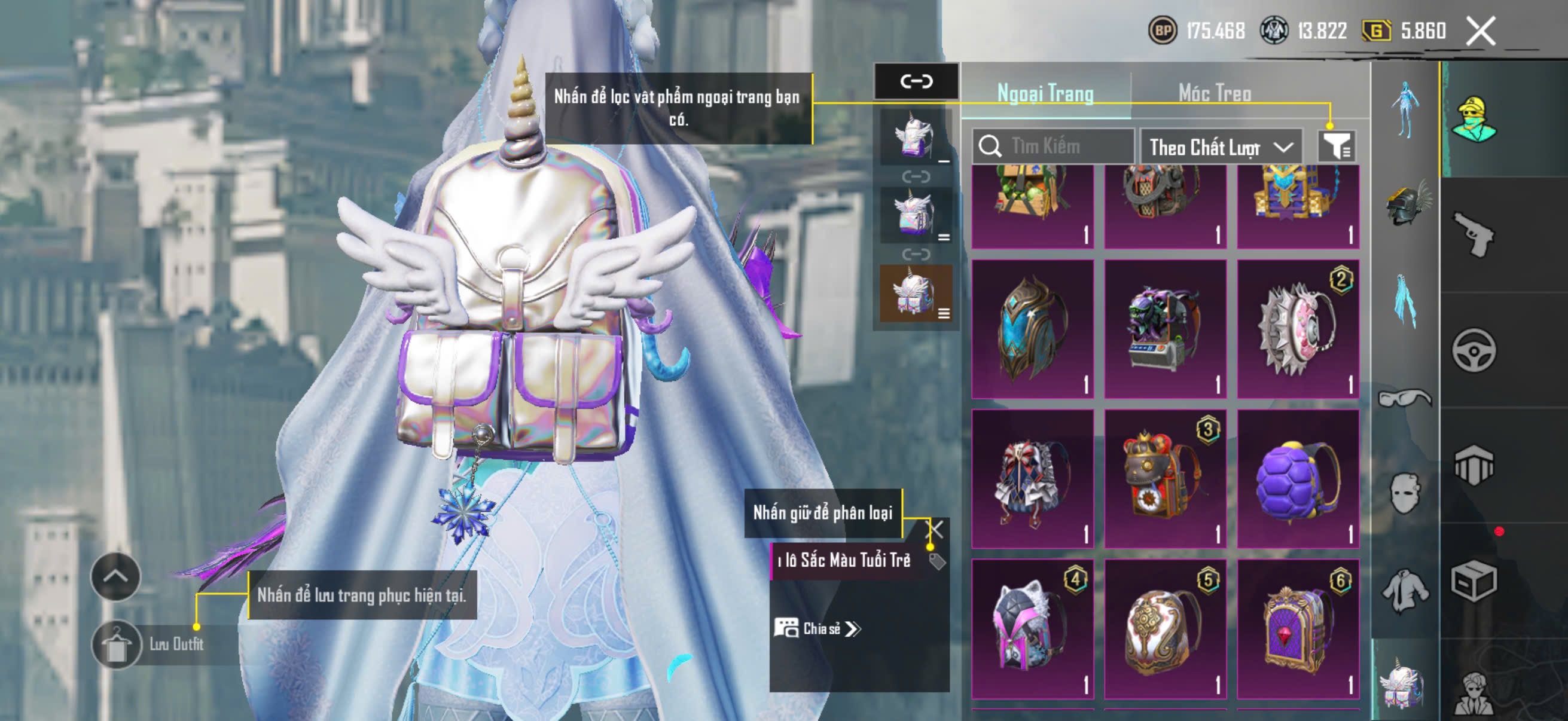
Task: Select the spiked pink donut backpack
Action: [1298, 329]
